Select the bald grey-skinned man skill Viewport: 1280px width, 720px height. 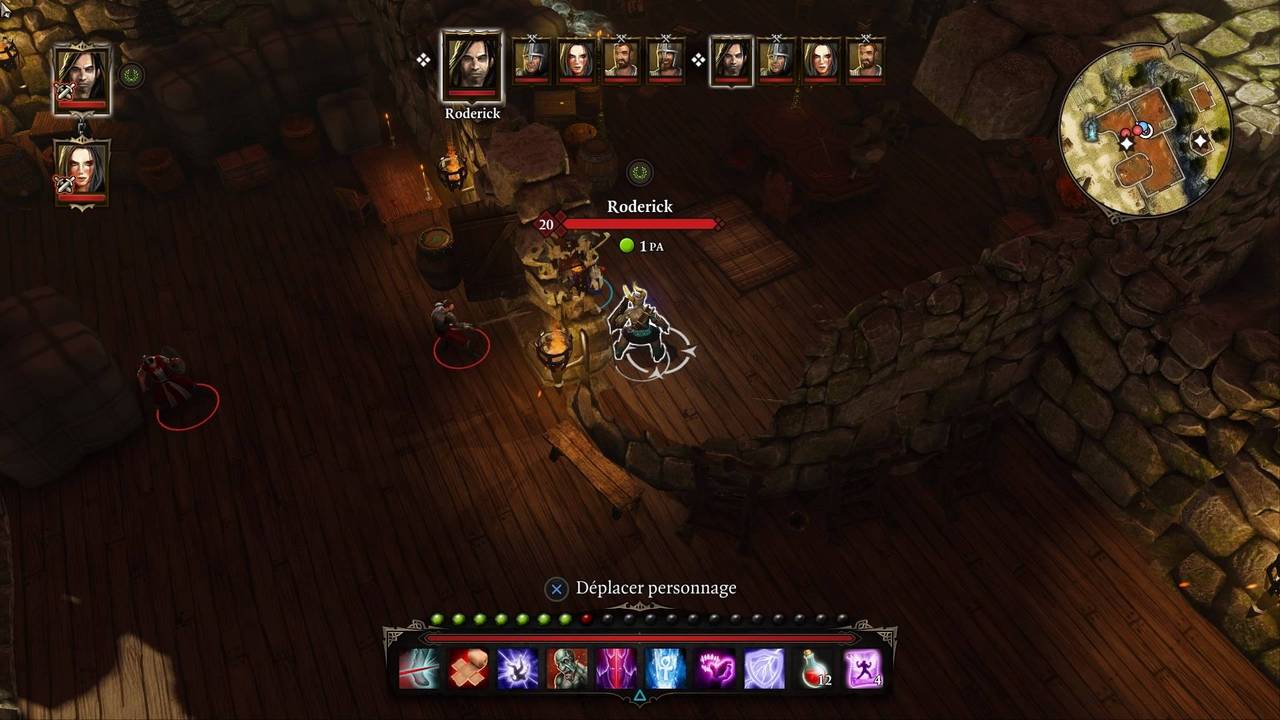pos(567,668)
